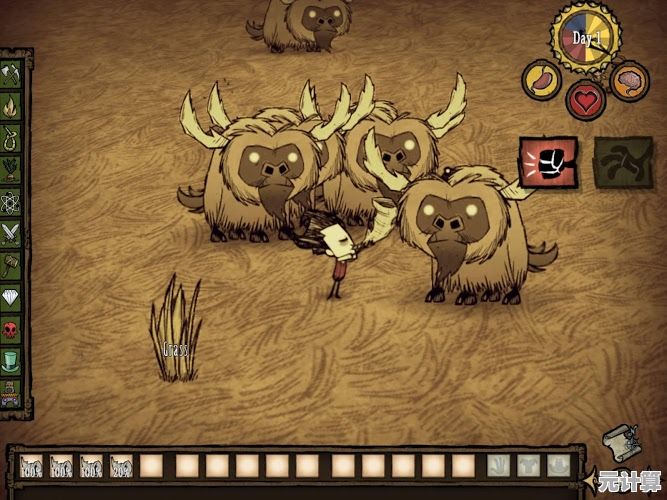Select the inventory item showing 20% durability

coord(123,466)
